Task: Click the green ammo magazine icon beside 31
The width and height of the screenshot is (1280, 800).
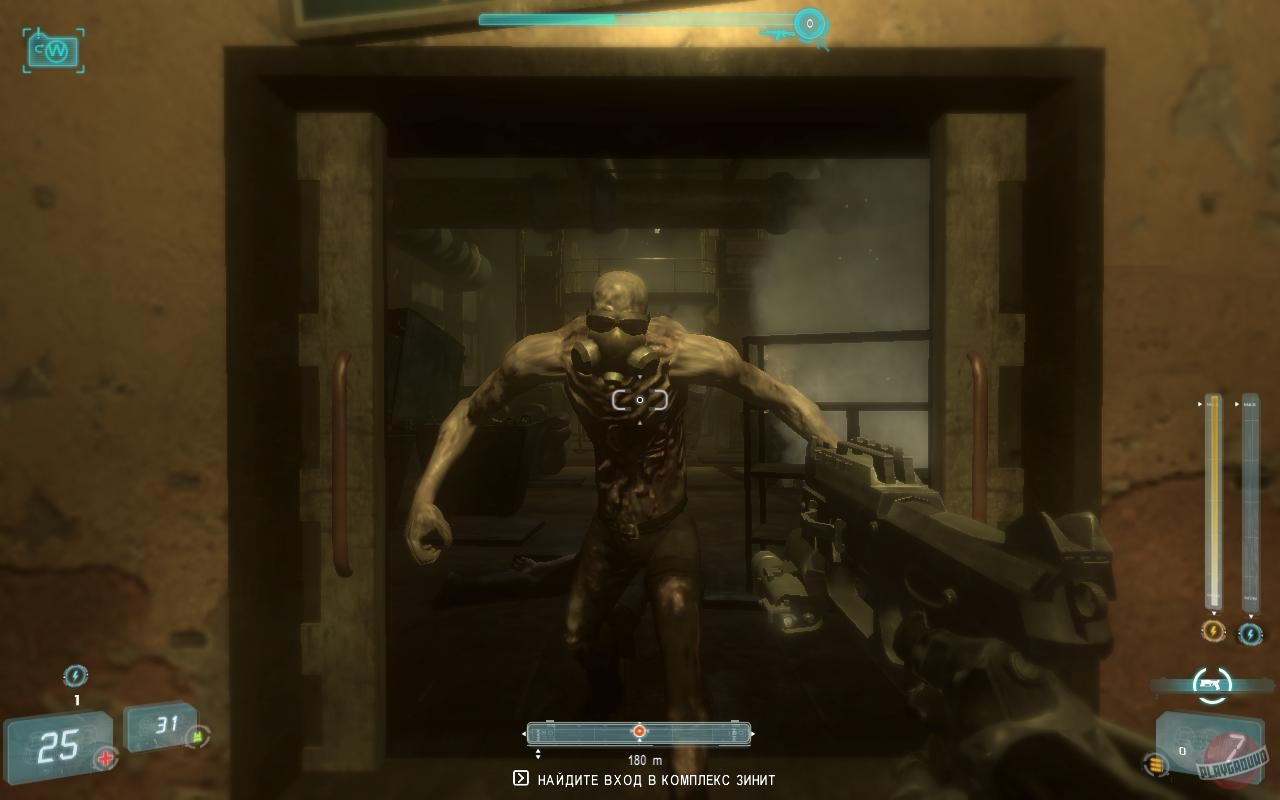Action: tap(197, 736)
